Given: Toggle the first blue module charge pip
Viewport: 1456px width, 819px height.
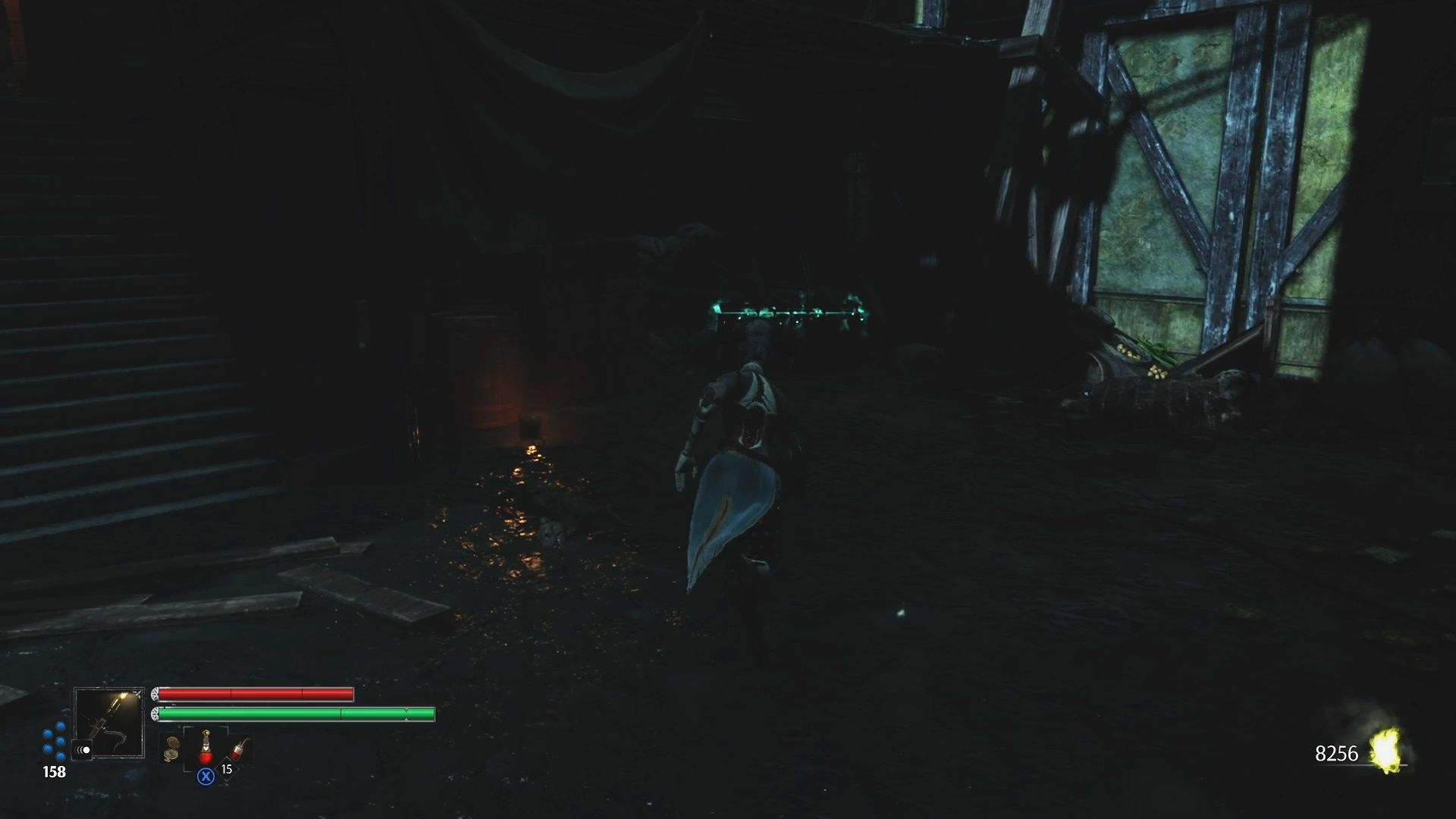Looking at the screenshot, I should 59,726.
